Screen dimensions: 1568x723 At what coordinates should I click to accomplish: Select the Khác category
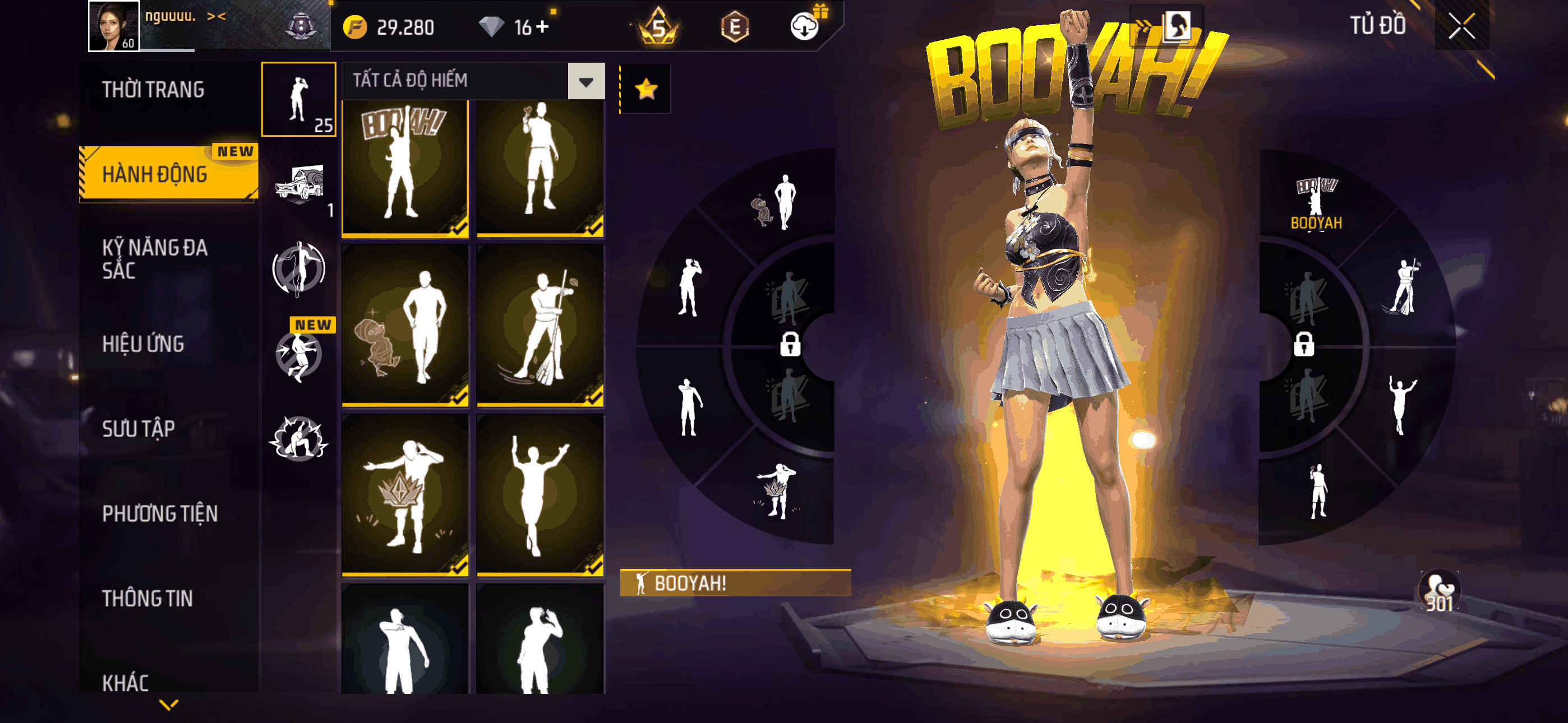pyautogui.click(x=126, y=682)
